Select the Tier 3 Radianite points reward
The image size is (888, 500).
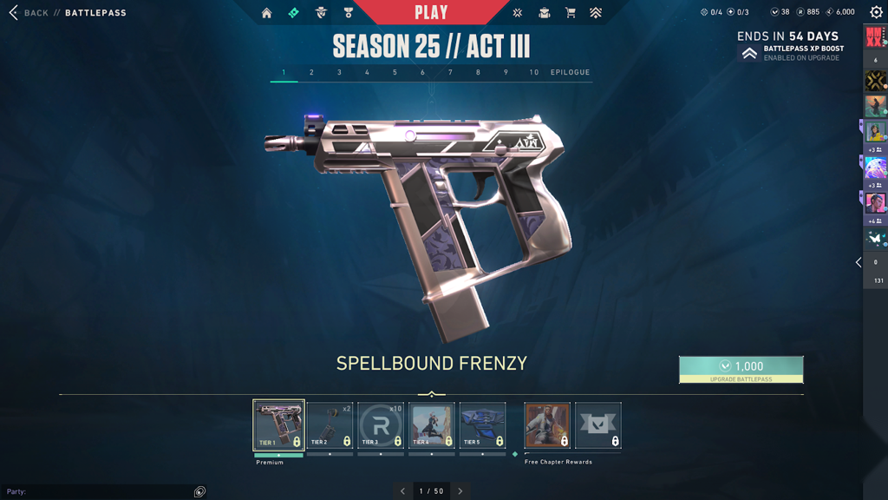pos(381,425)
